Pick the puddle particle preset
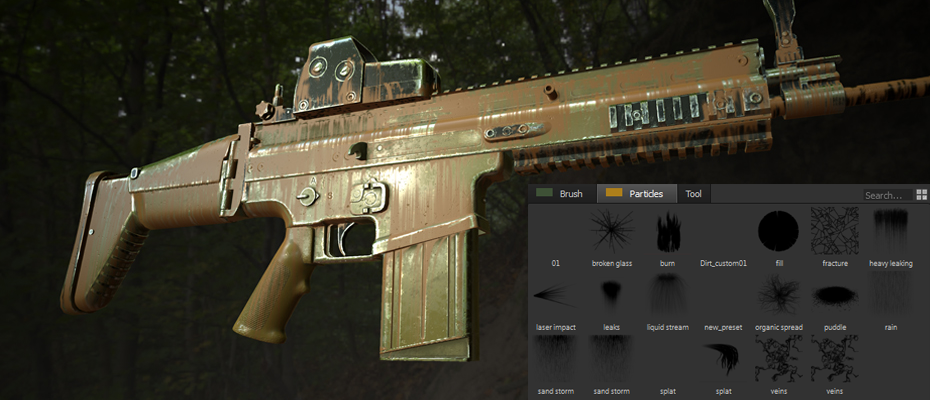Screen dimensions: 930x400 point(835,296)
